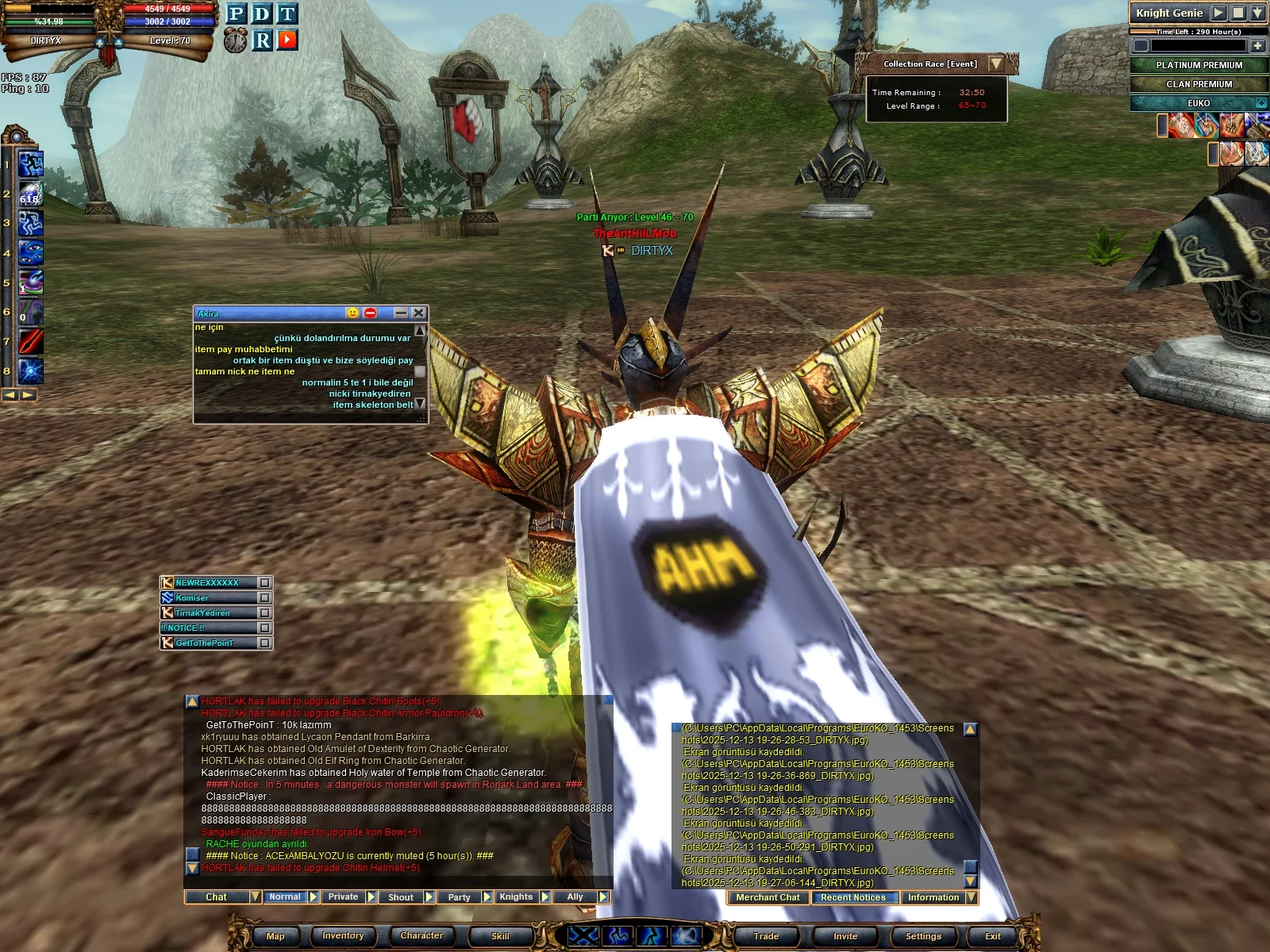Open the Character sheet
Viewport: 1270px width, 952px height.
pyautogui.click(x=421, y=936)
